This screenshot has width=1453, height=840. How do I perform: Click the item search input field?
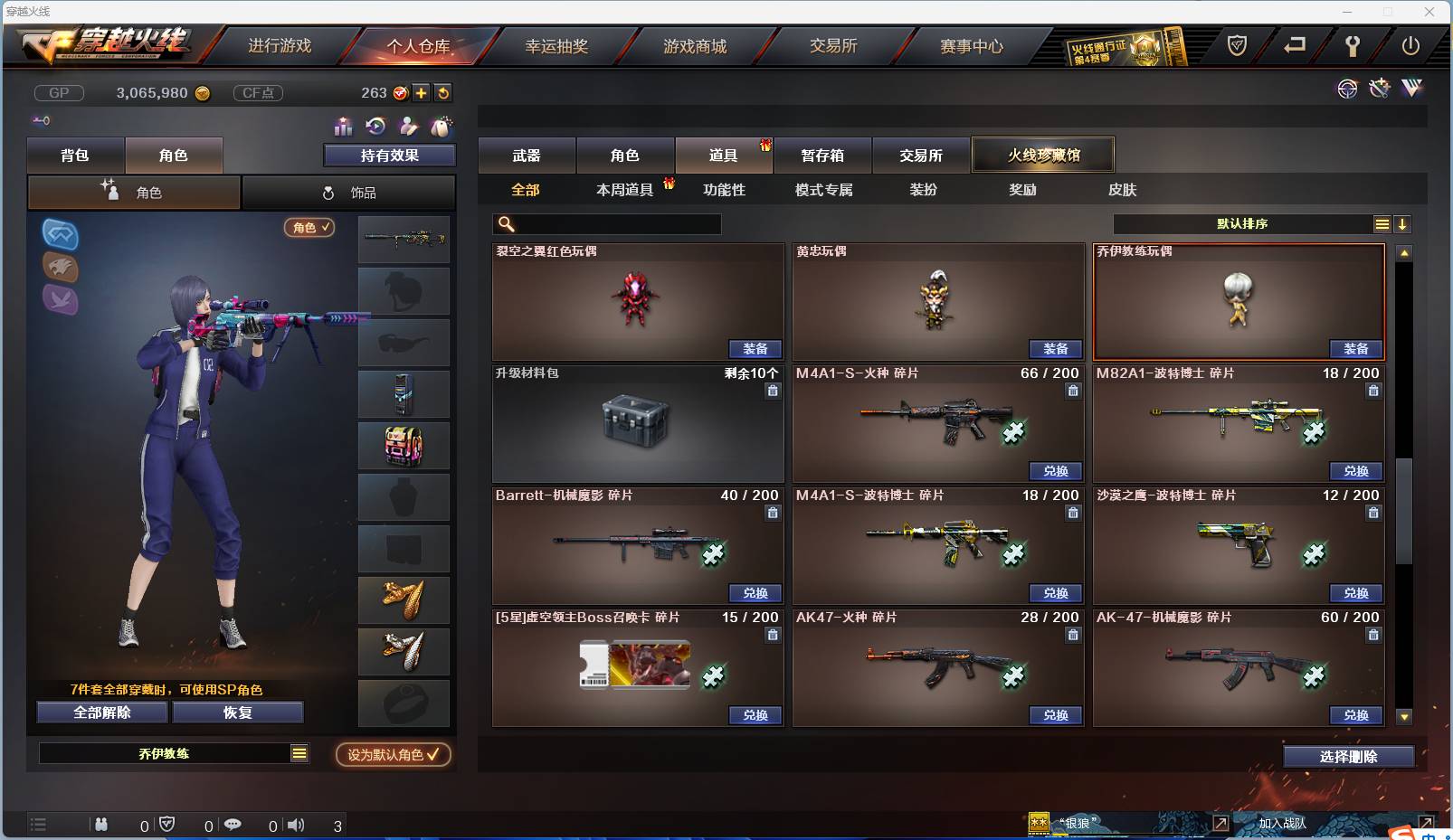coord(606,222)
